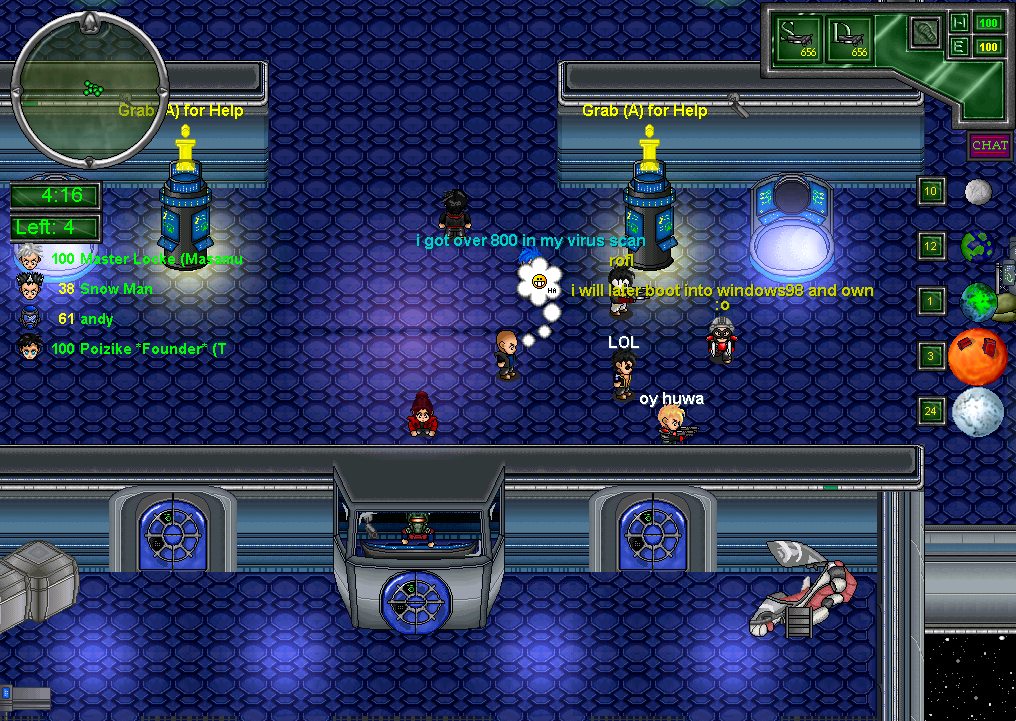Image resolution: width=1016 pixels, height=721 pixels.
Task: Click the green box numbered 10
Action: click(x=931, y=191)
